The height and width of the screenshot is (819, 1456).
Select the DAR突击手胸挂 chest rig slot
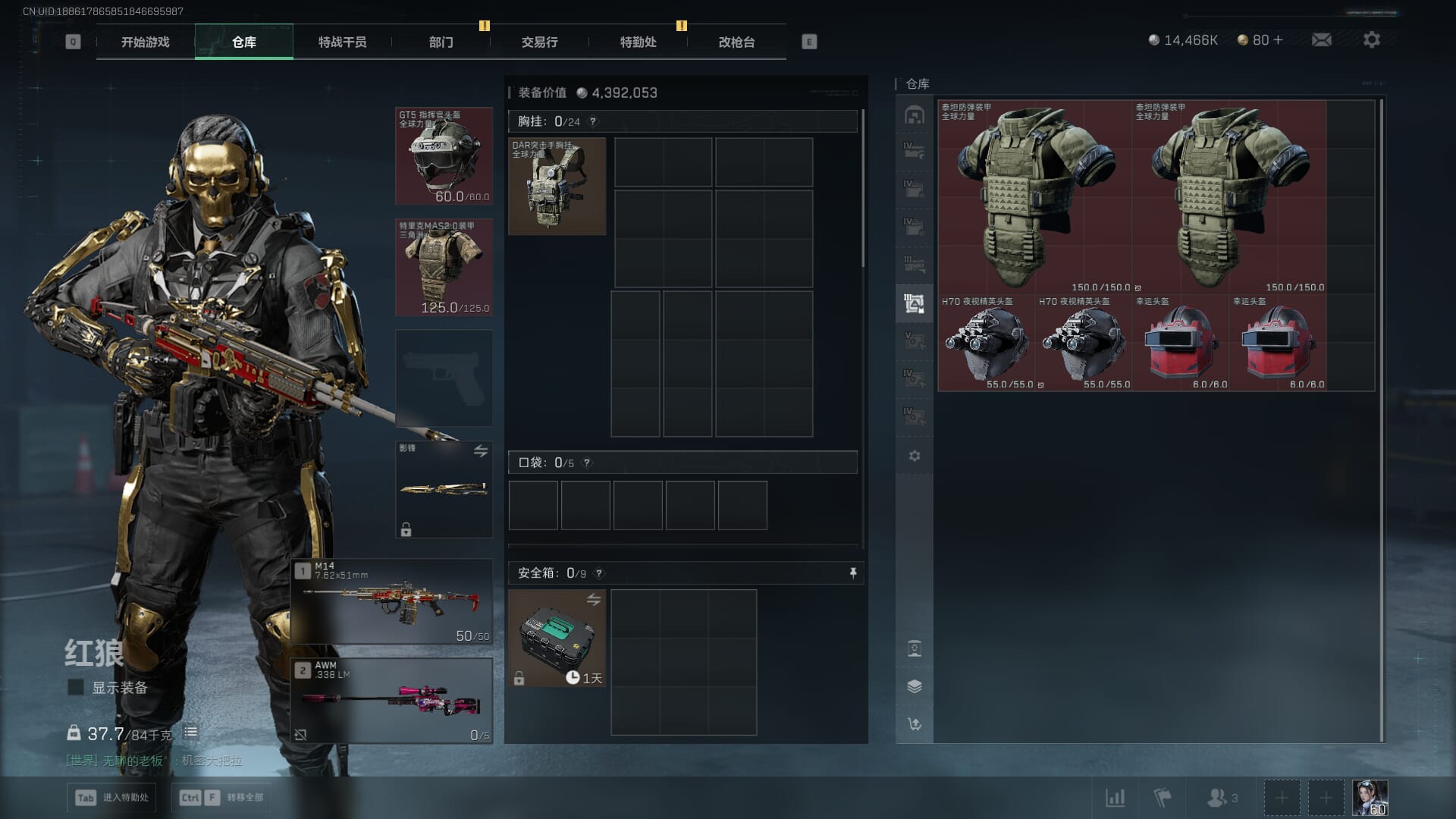(x=557, y=187)
